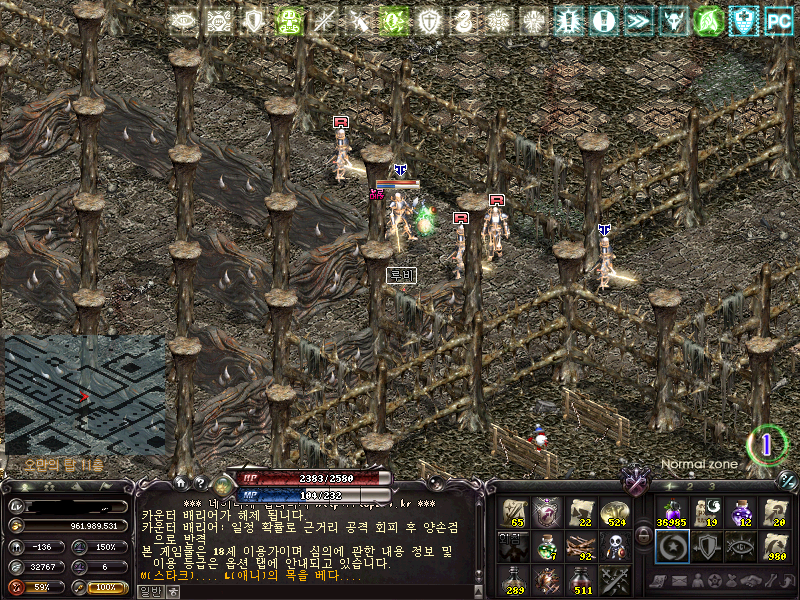Open the help question mark button

click(199, 482)
